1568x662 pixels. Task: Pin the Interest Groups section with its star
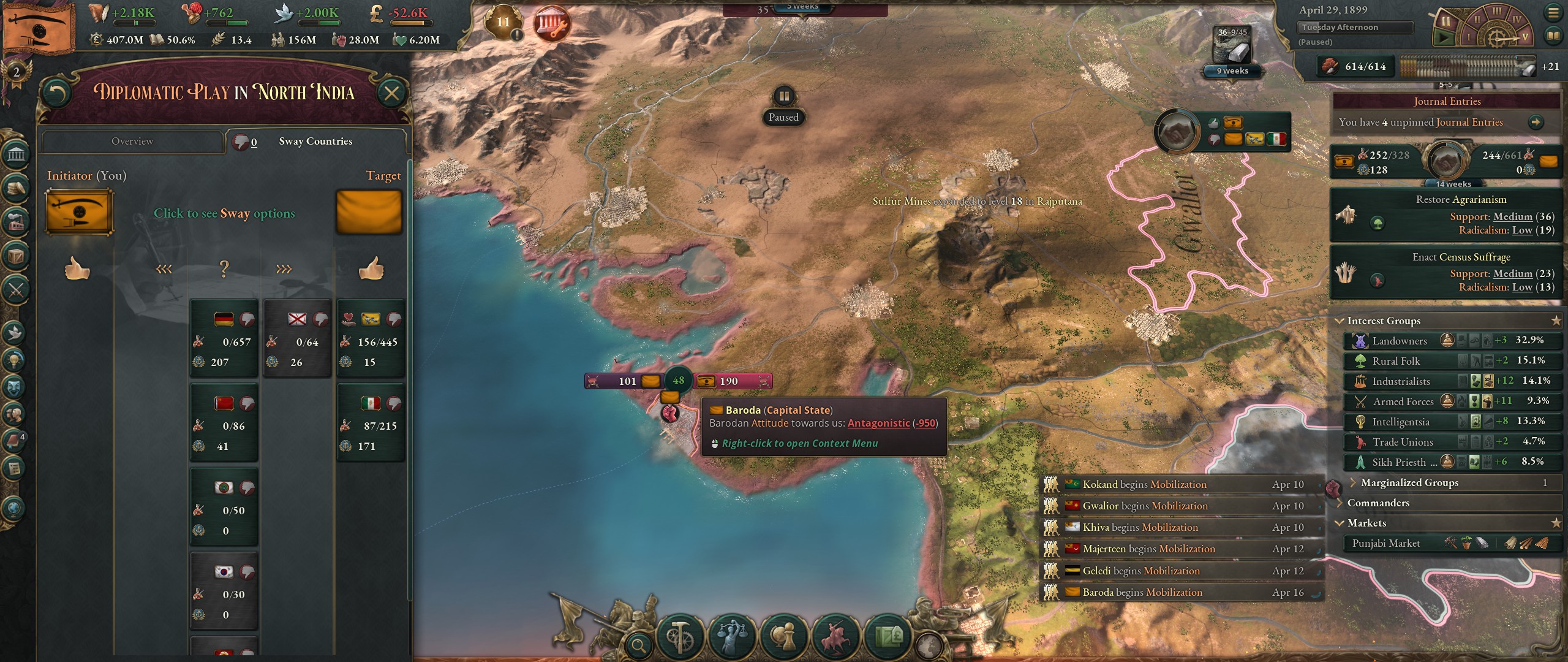pos(1556,321)
